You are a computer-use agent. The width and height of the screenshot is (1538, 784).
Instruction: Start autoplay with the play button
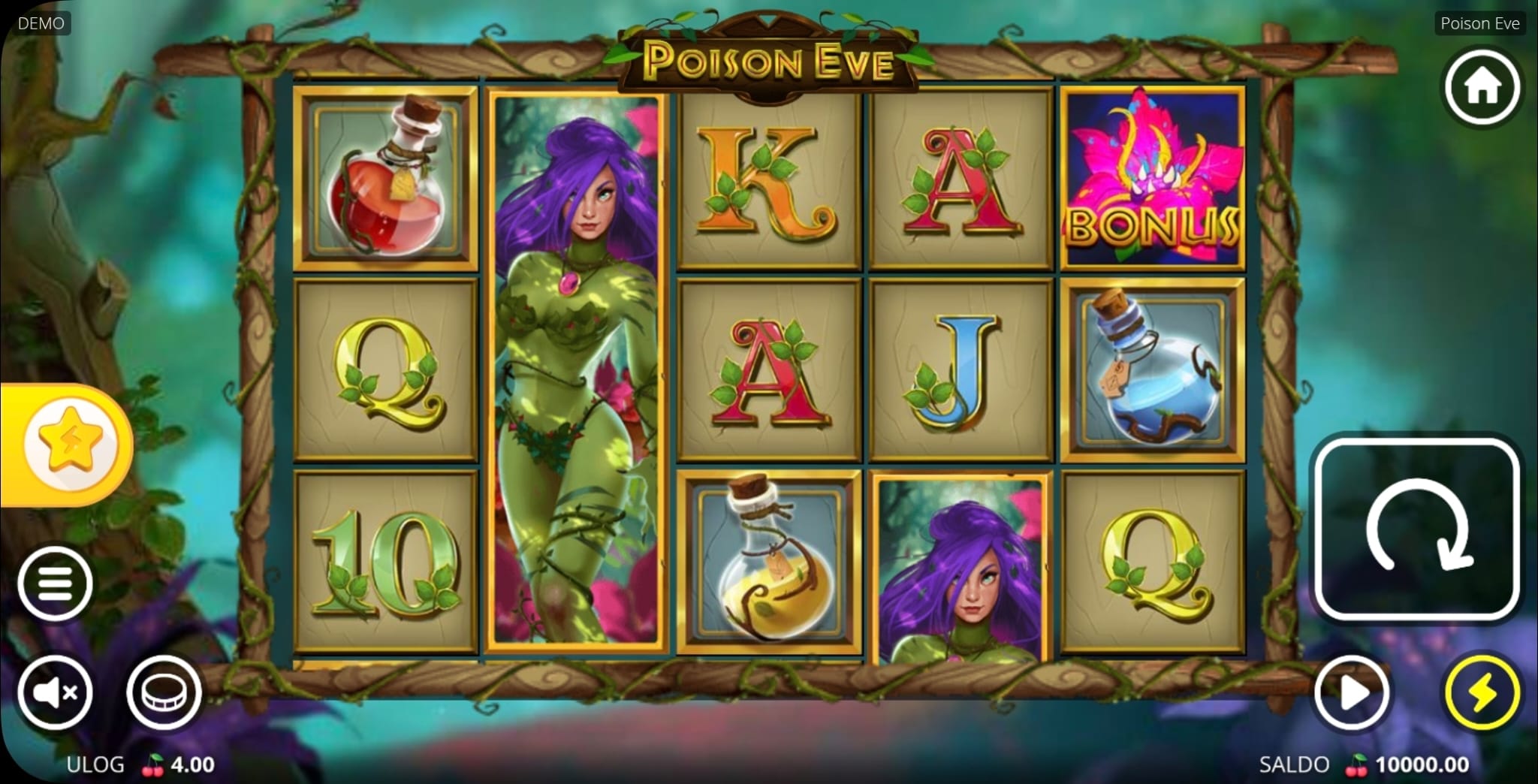[x=1352, y=692]
